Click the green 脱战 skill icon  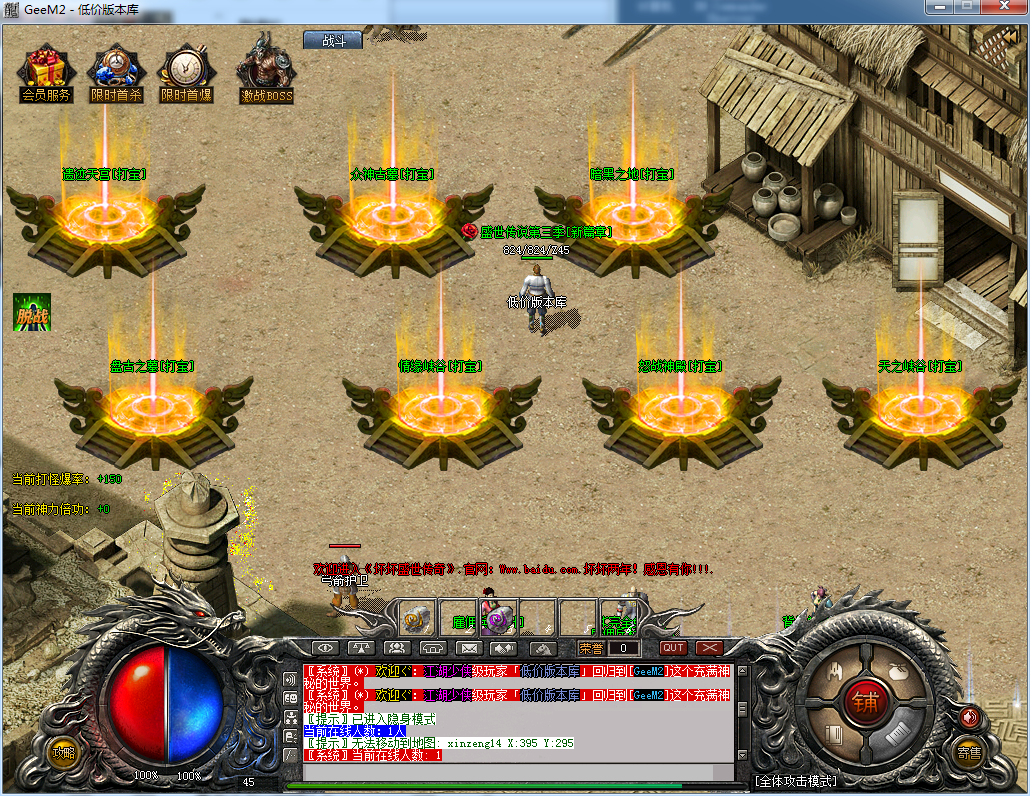(32, 312)
